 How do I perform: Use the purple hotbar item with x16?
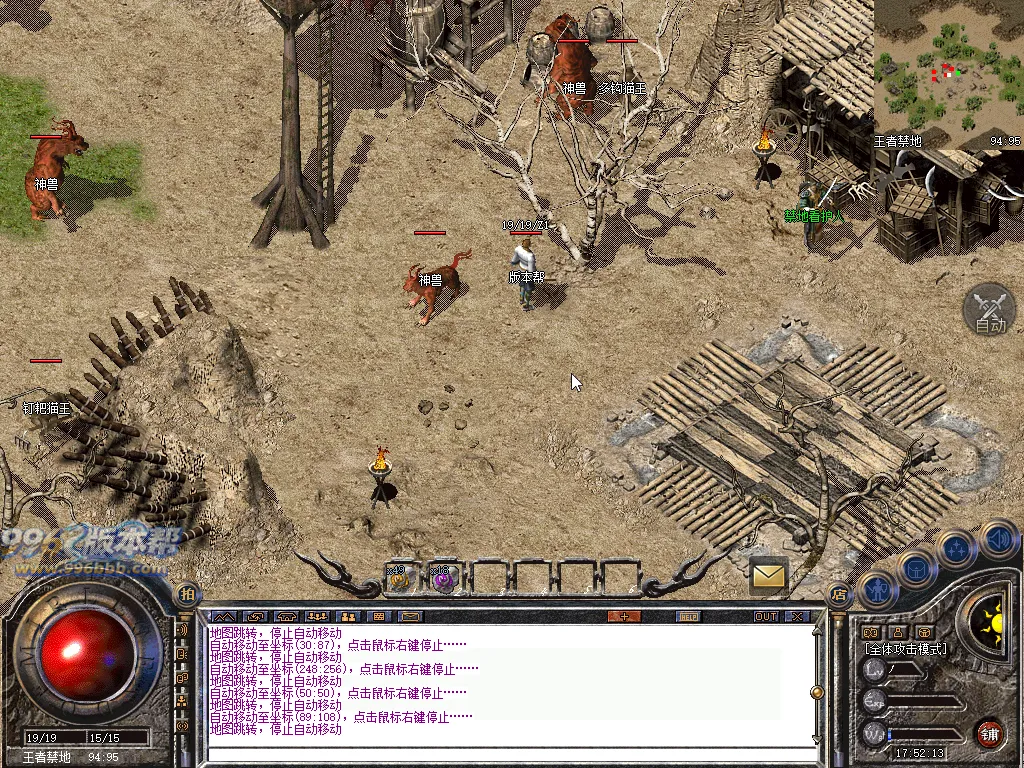click(x=441, y=577)
